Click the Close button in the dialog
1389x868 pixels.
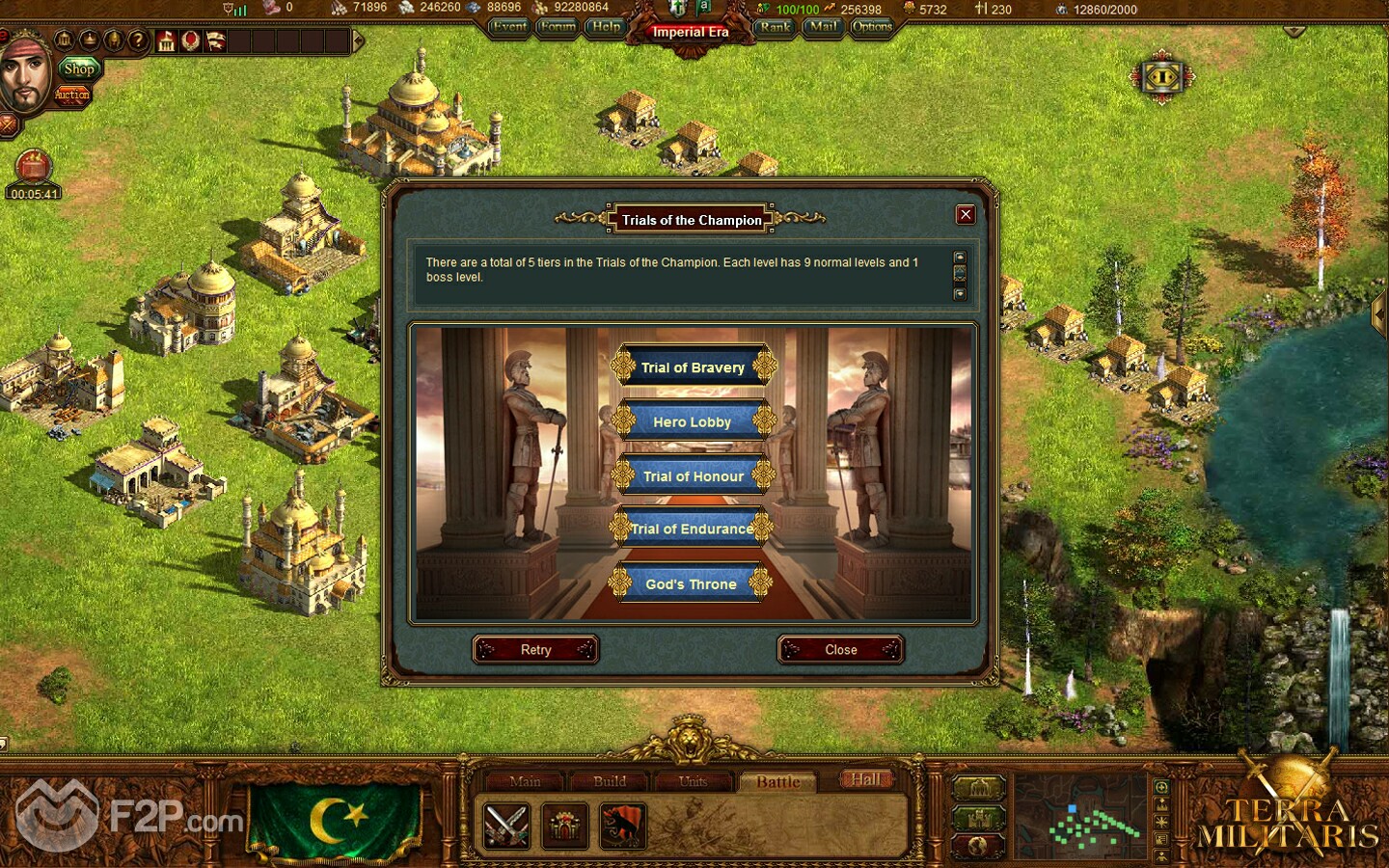tap(840, 649)
